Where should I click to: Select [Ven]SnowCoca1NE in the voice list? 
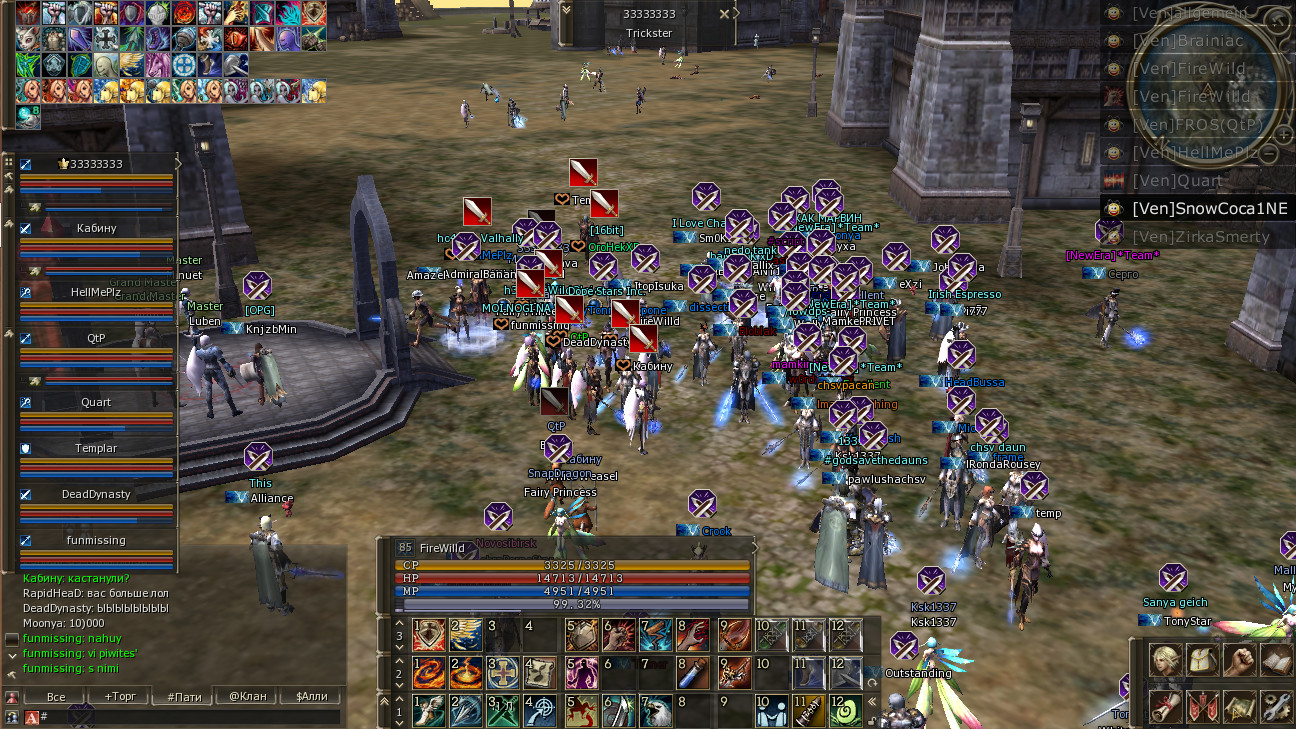point(1196,208)
